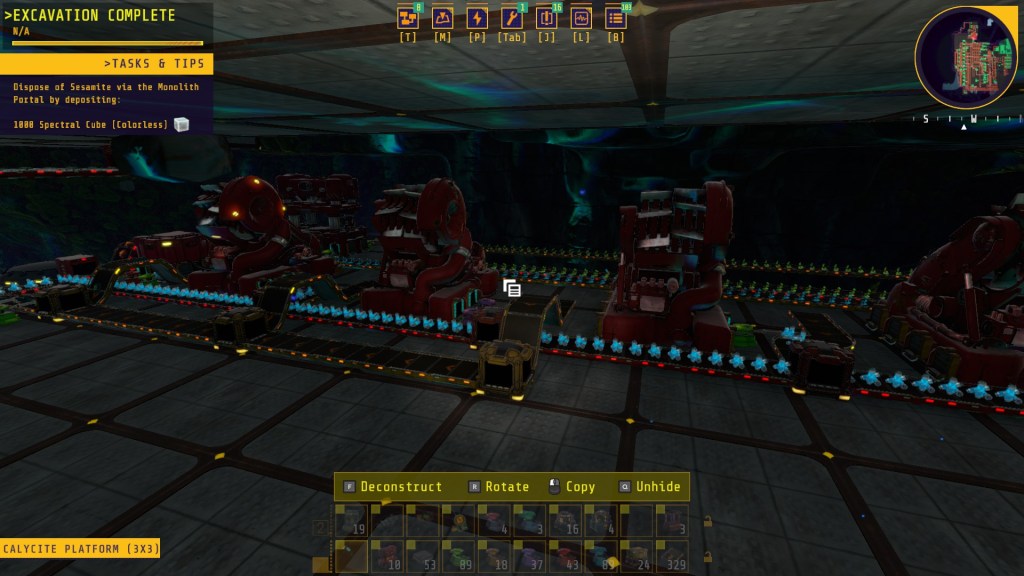Select the green item slot with 89
Image resolution: width=1024 pixels, height=576 pixels.
click(x=458, y=556)
